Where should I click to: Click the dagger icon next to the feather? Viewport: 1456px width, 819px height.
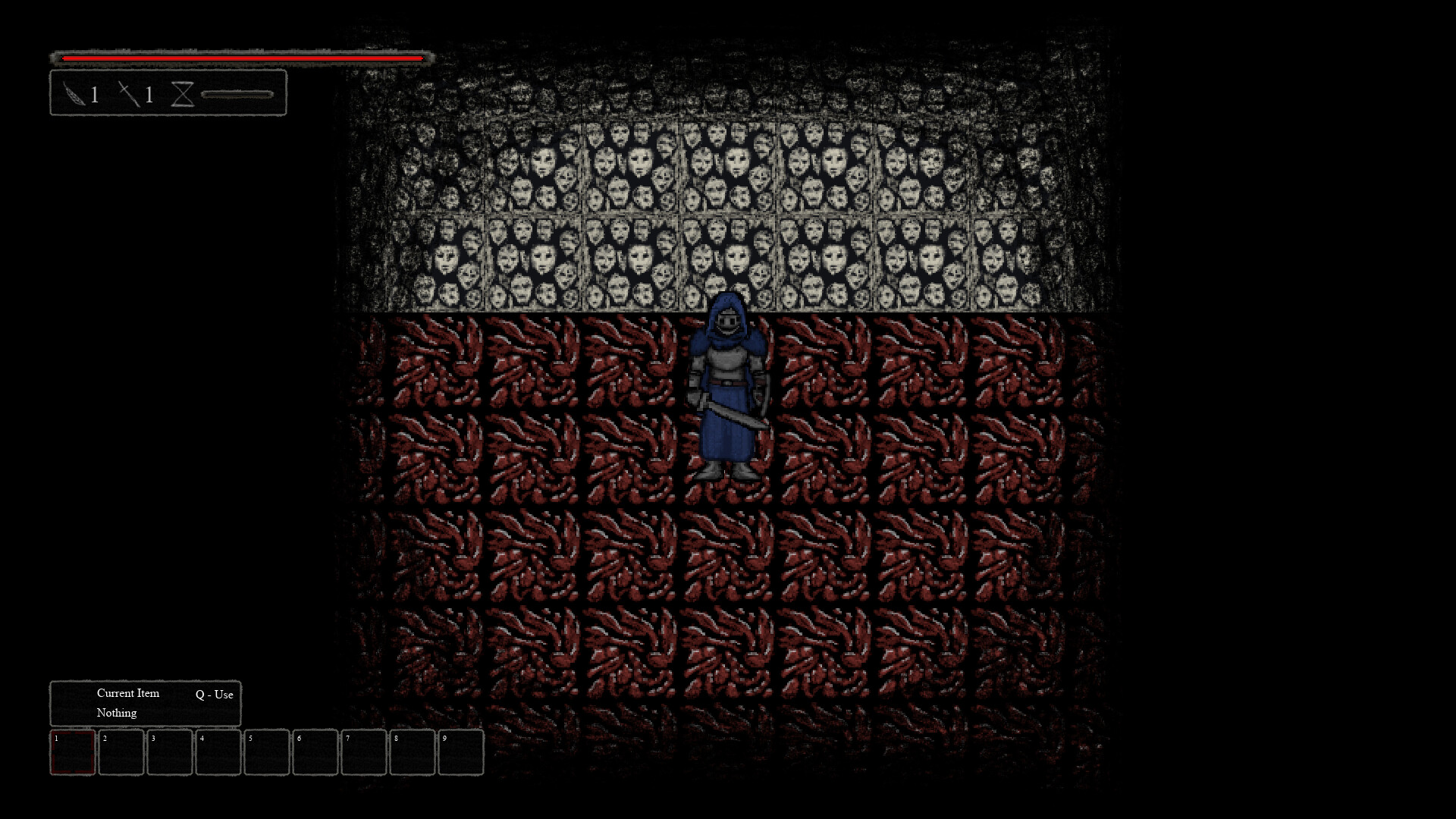click(127, 94)
